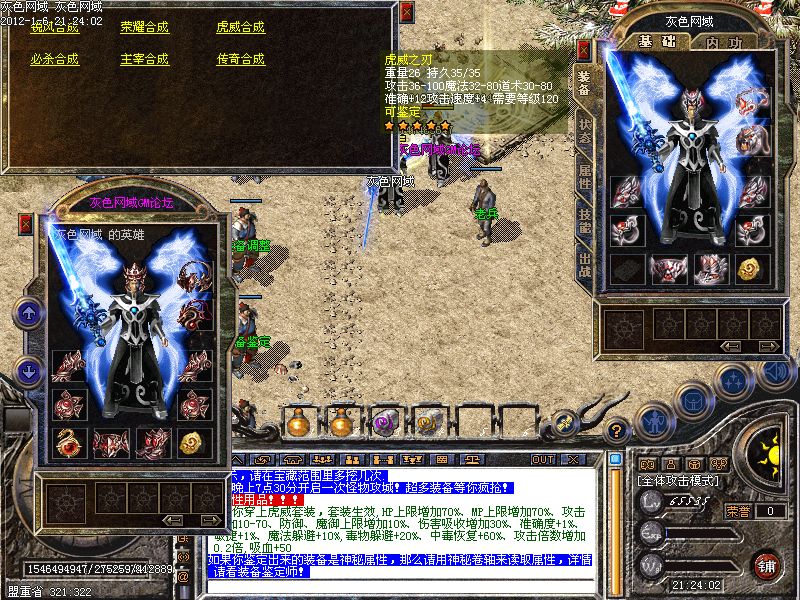
Task: Open the 状态 side tab
Action: 584,137
